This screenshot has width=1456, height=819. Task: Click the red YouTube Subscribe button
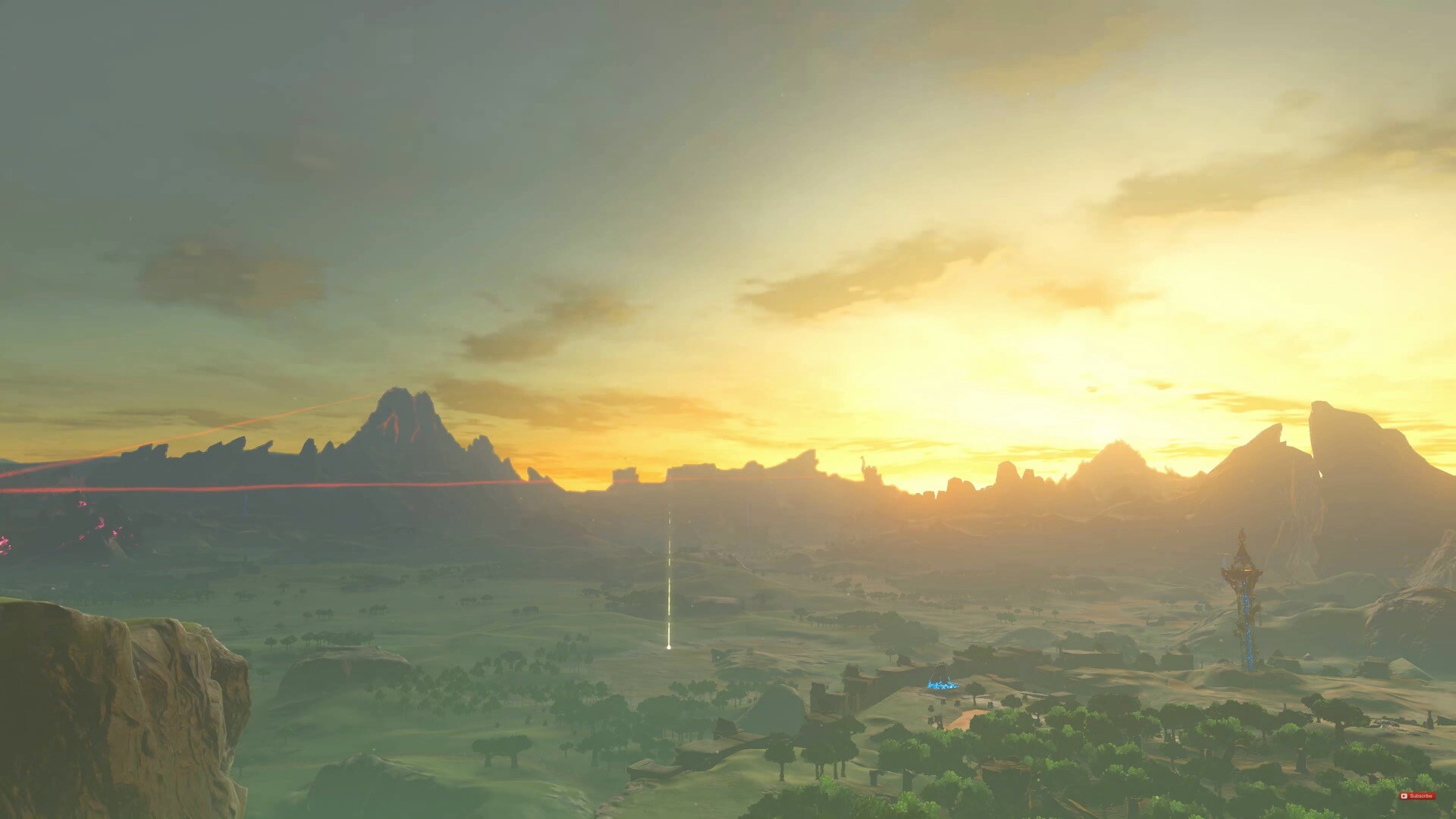(x=1417, y=795)
